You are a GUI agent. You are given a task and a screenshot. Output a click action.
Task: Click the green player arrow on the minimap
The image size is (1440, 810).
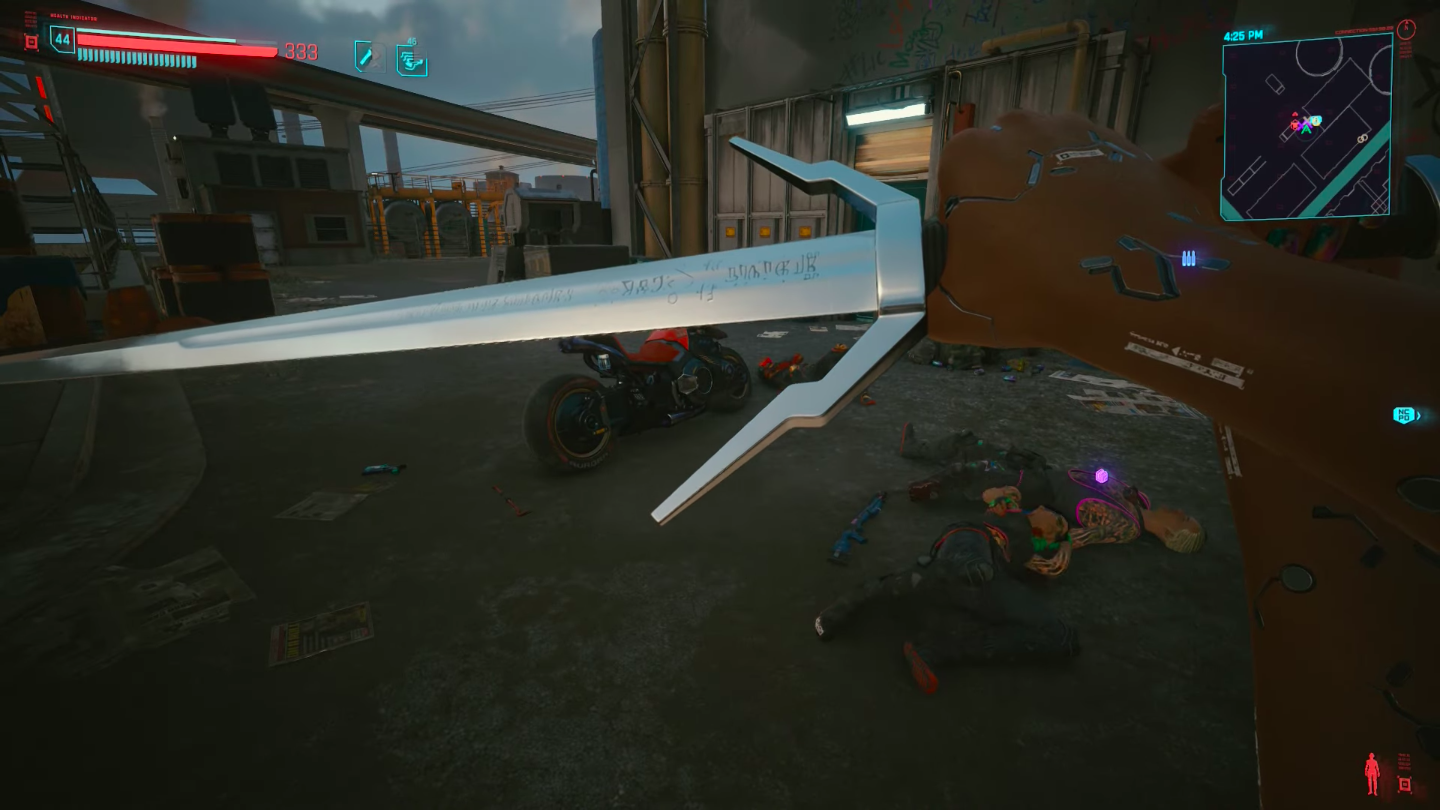click(x=1305, y=130)
